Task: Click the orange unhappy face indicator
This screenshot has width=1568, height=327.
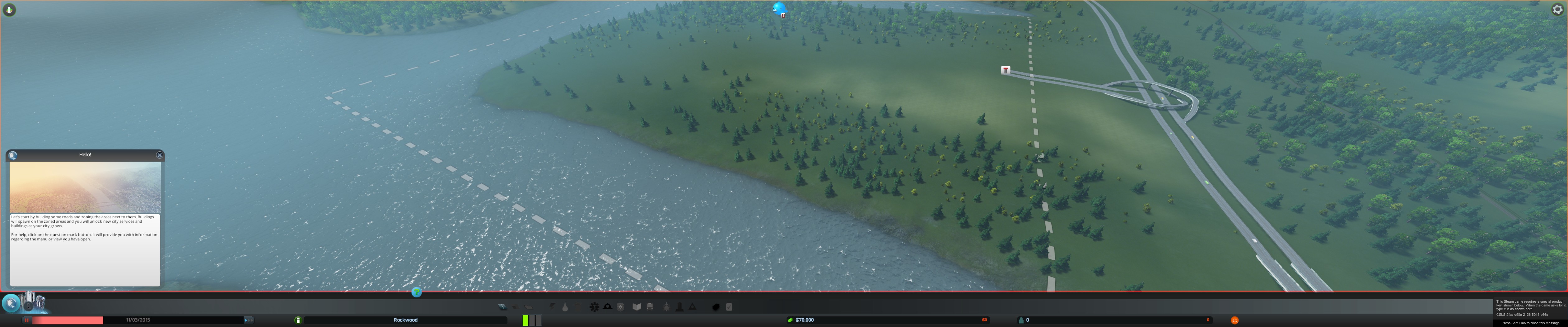Action: pyautogui.click(x=1234, y=320)
